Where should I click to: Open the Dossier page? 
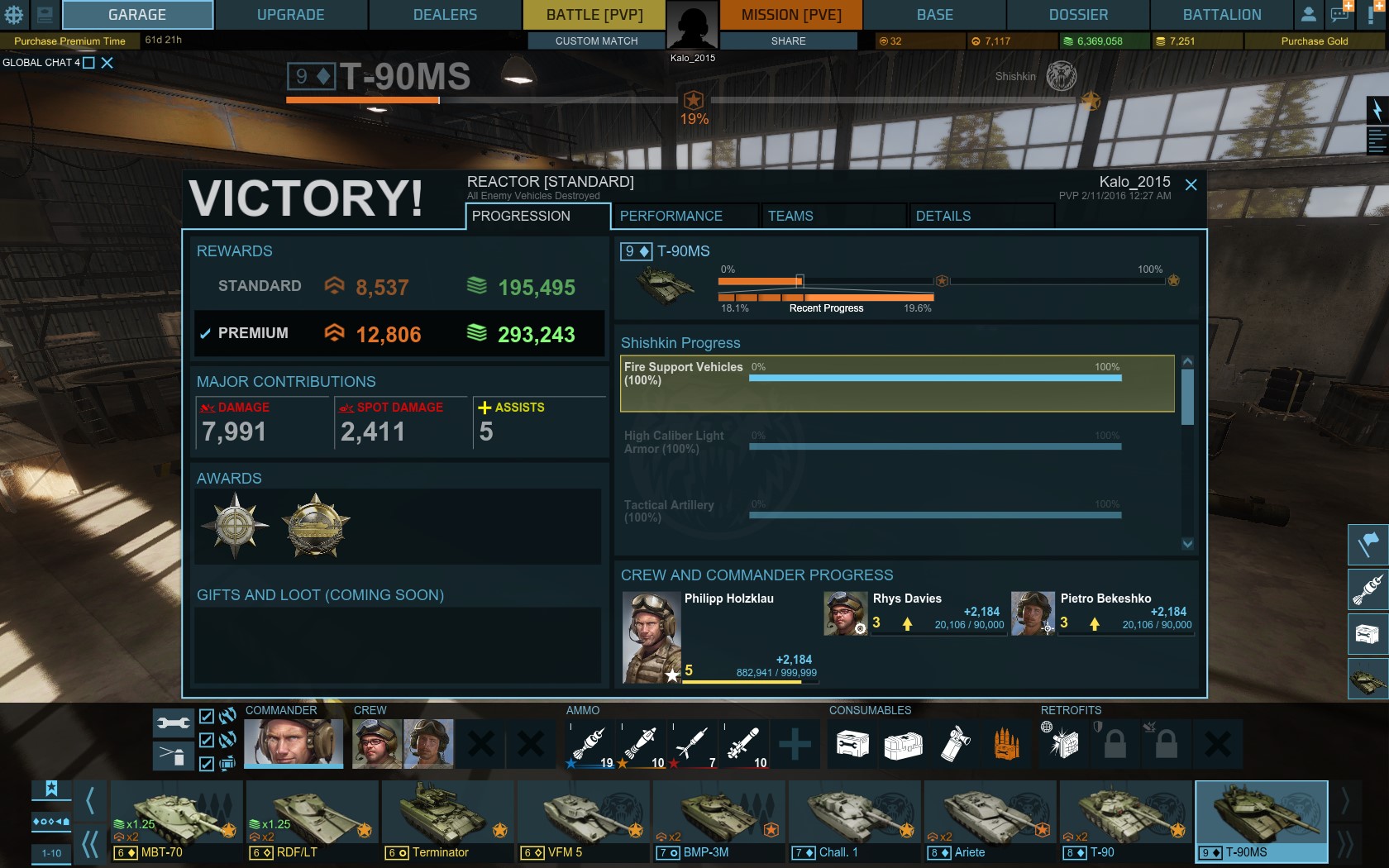1078,15
